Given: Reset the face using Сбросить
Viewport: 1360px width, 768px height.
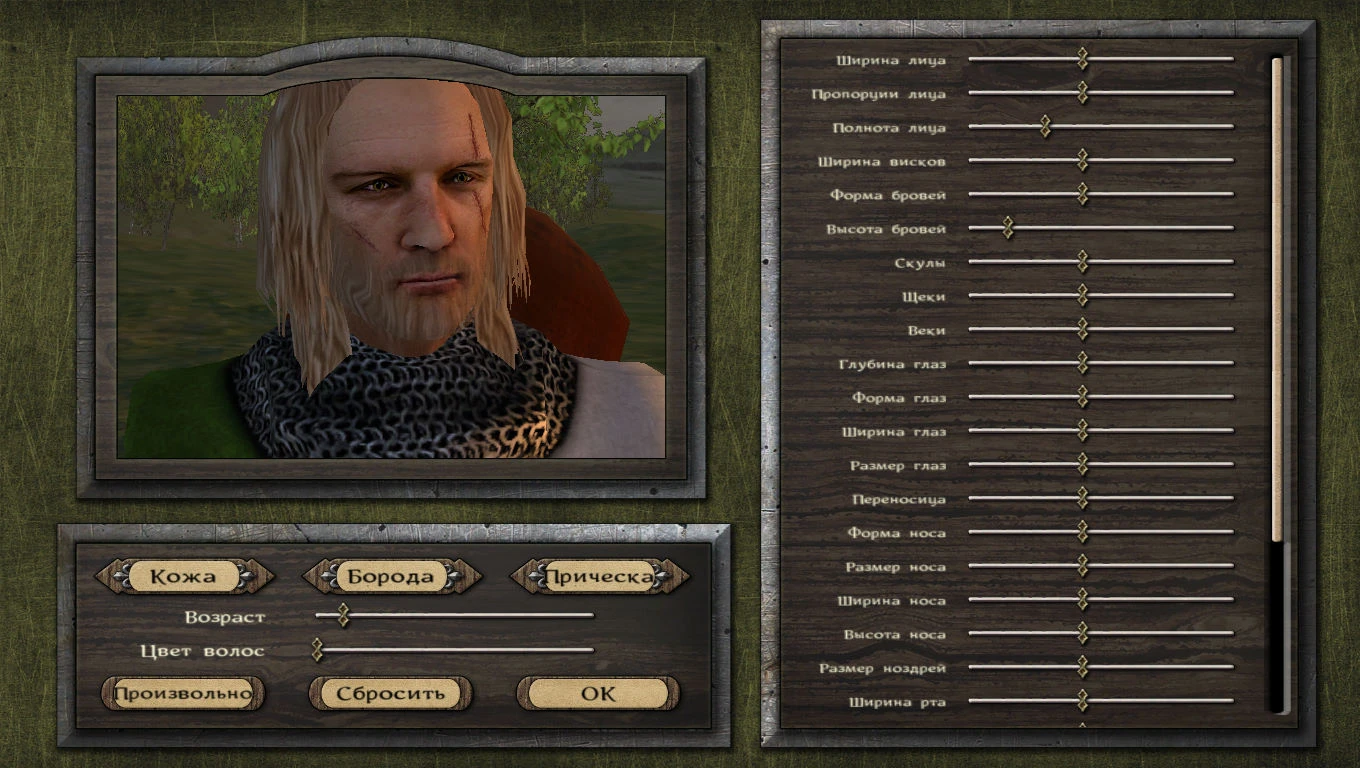Looking at the screenshot, I should coord(389,692).
